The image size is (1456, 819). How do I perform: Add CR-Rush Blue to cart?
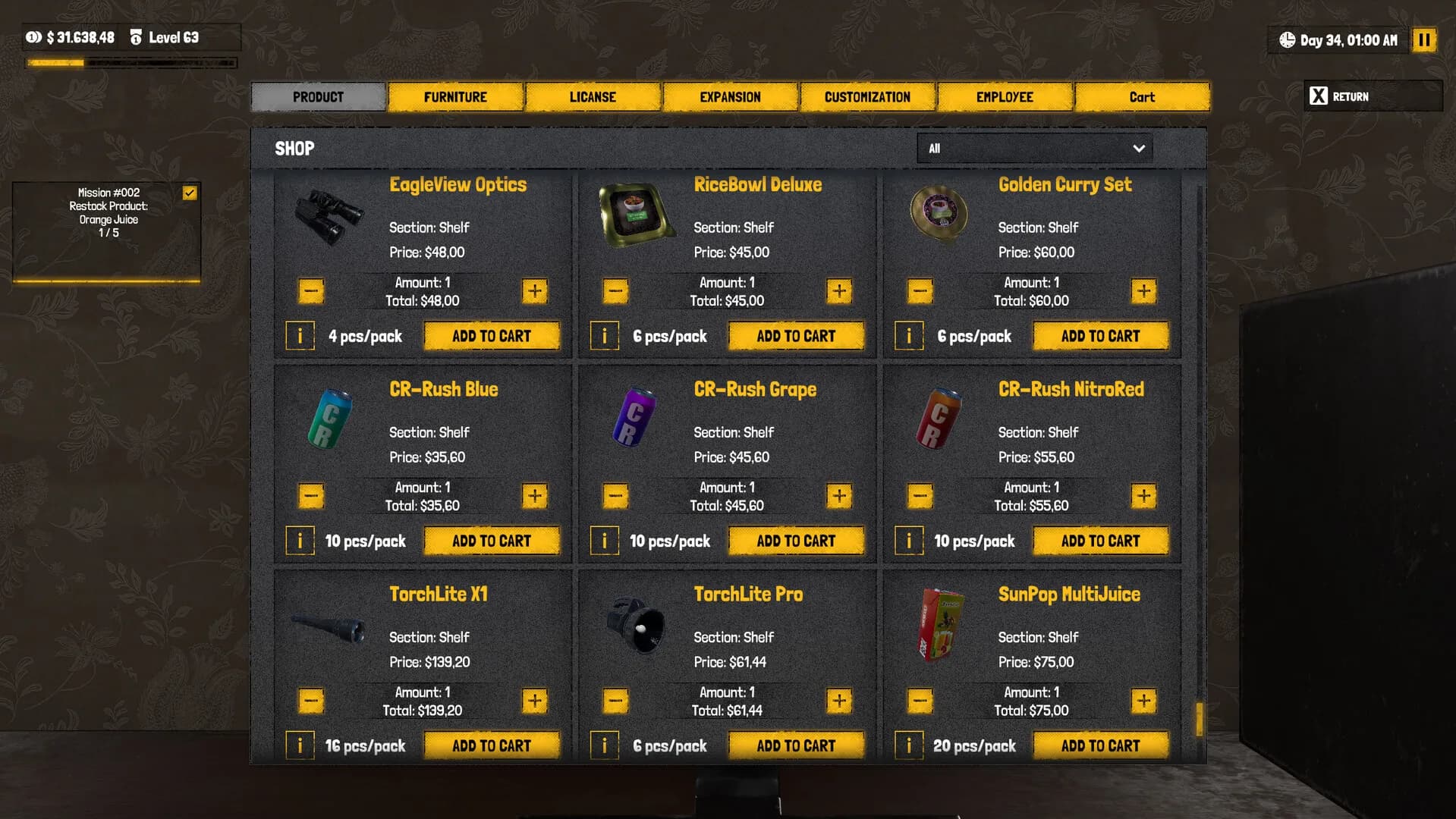[x=492, y=541]
